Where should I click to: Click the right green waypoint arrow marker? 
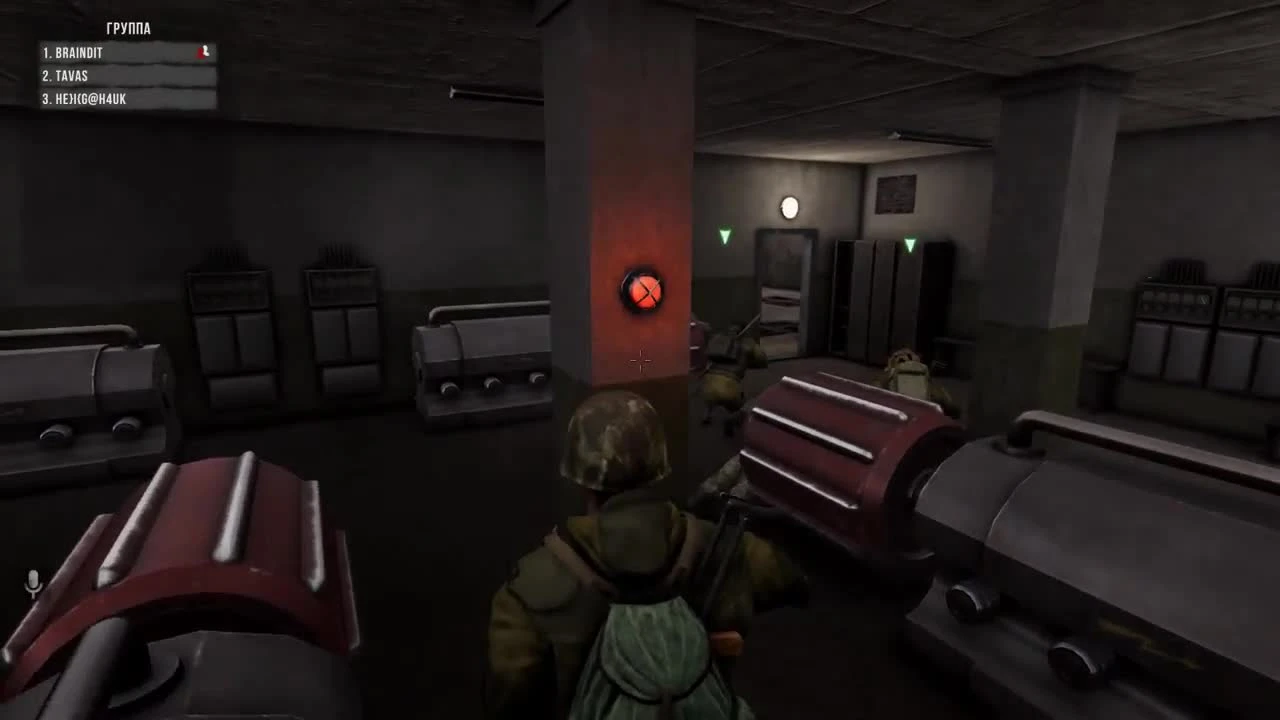click(909, 243)
